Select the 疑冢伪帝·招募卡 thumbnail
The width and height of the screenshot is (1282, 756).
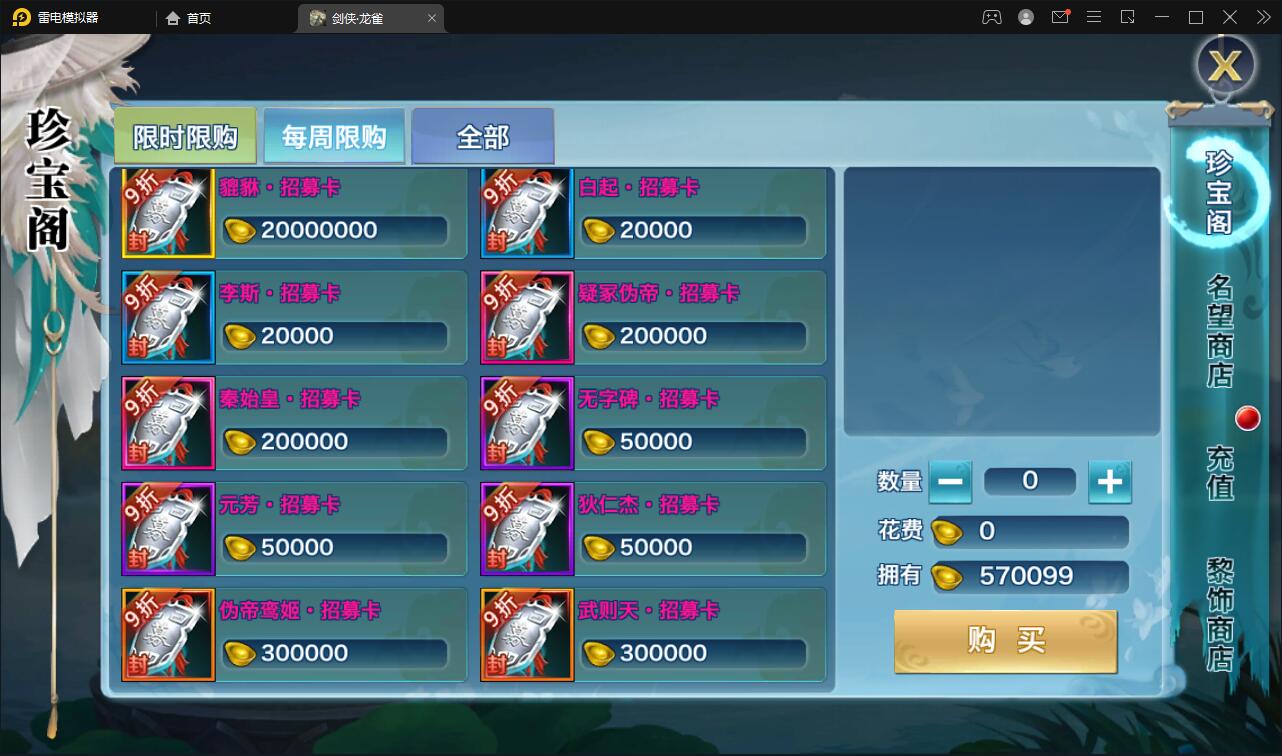coord(526,318)
